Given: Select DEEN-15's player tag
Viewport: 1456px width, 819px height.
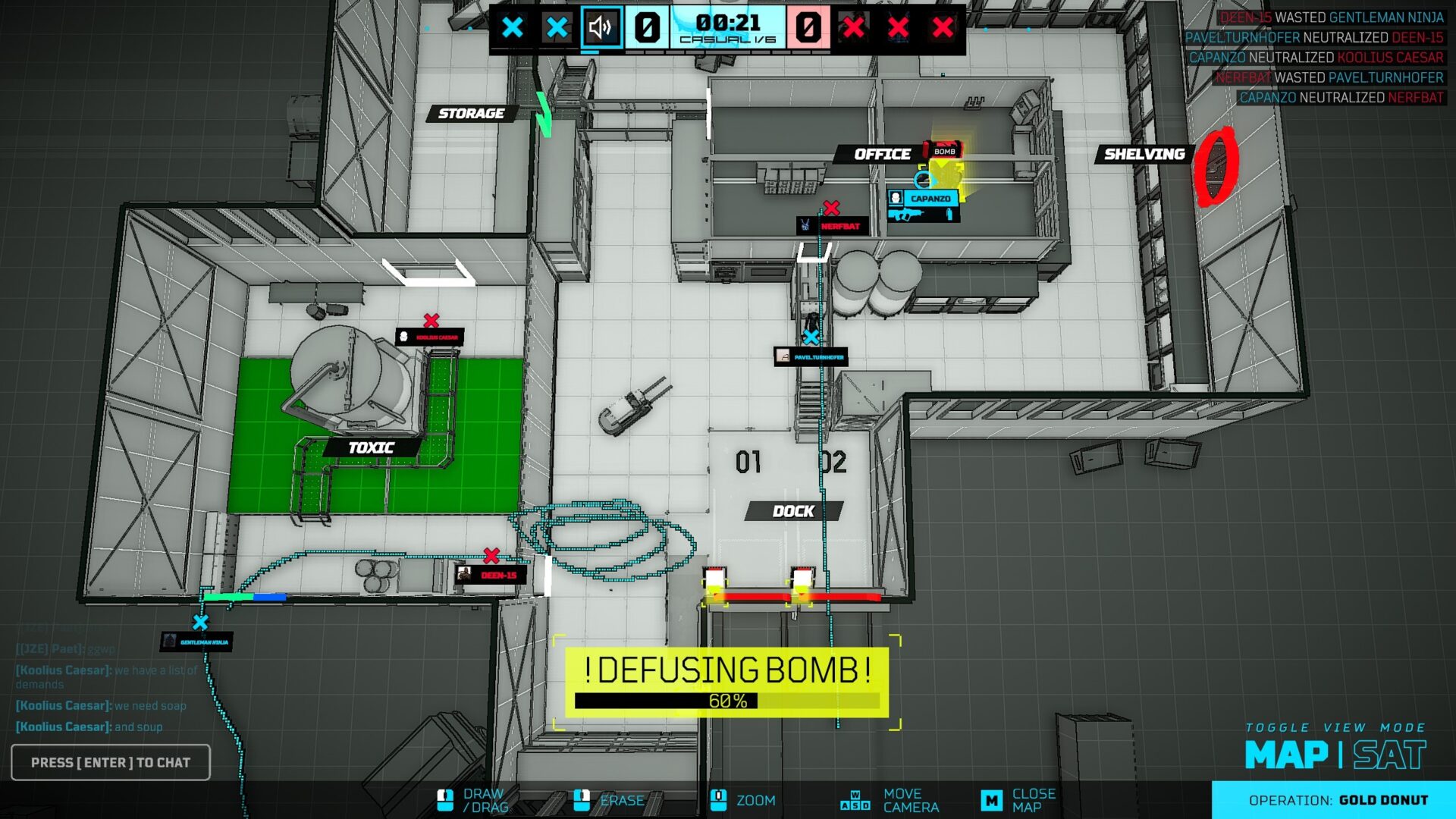Looking at the screenshot, I should coord(491,575).
